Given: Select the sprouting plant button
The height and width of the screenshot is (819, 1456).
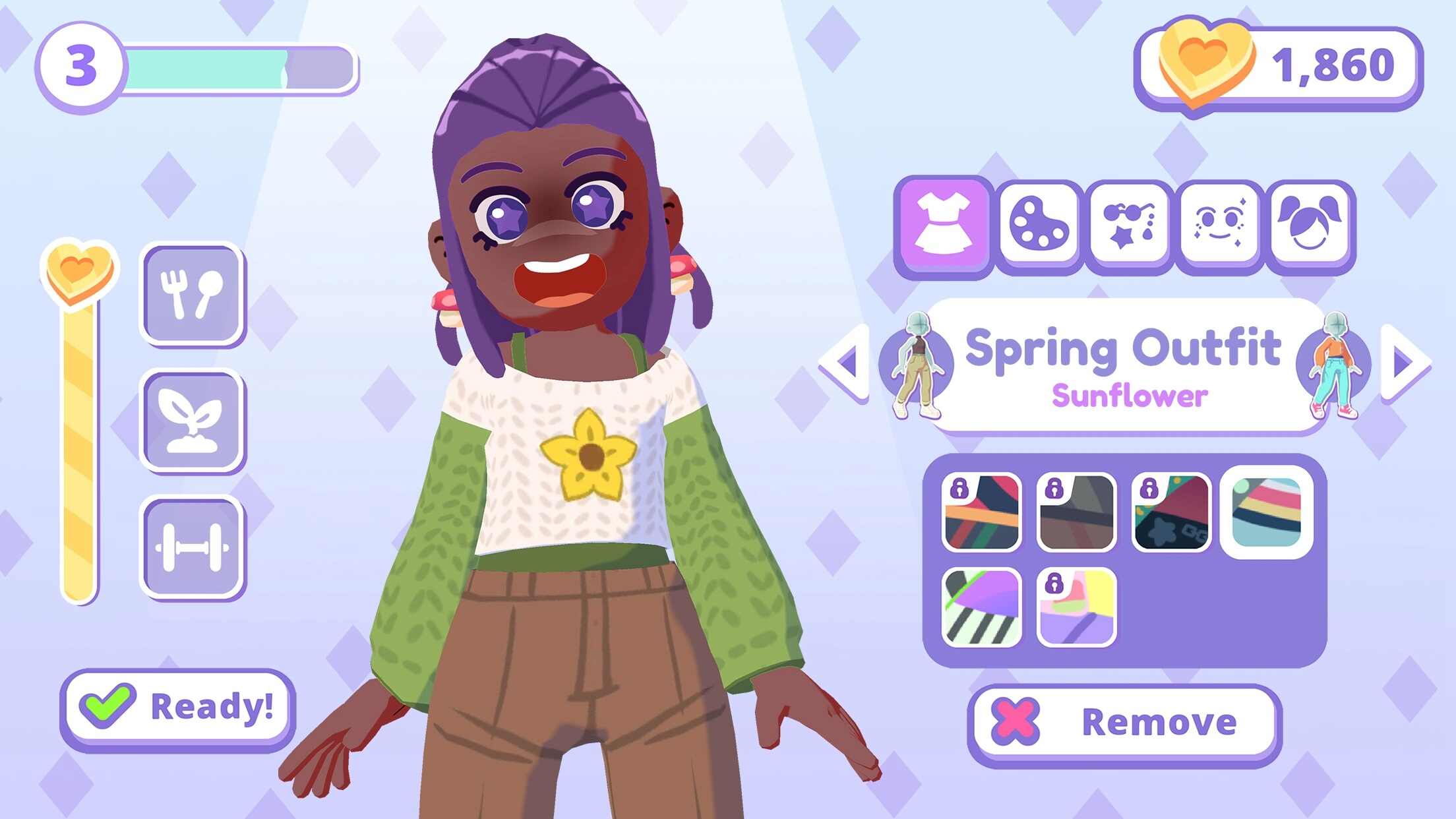Looking at the screenshot, I should click(x=193, y=421).
